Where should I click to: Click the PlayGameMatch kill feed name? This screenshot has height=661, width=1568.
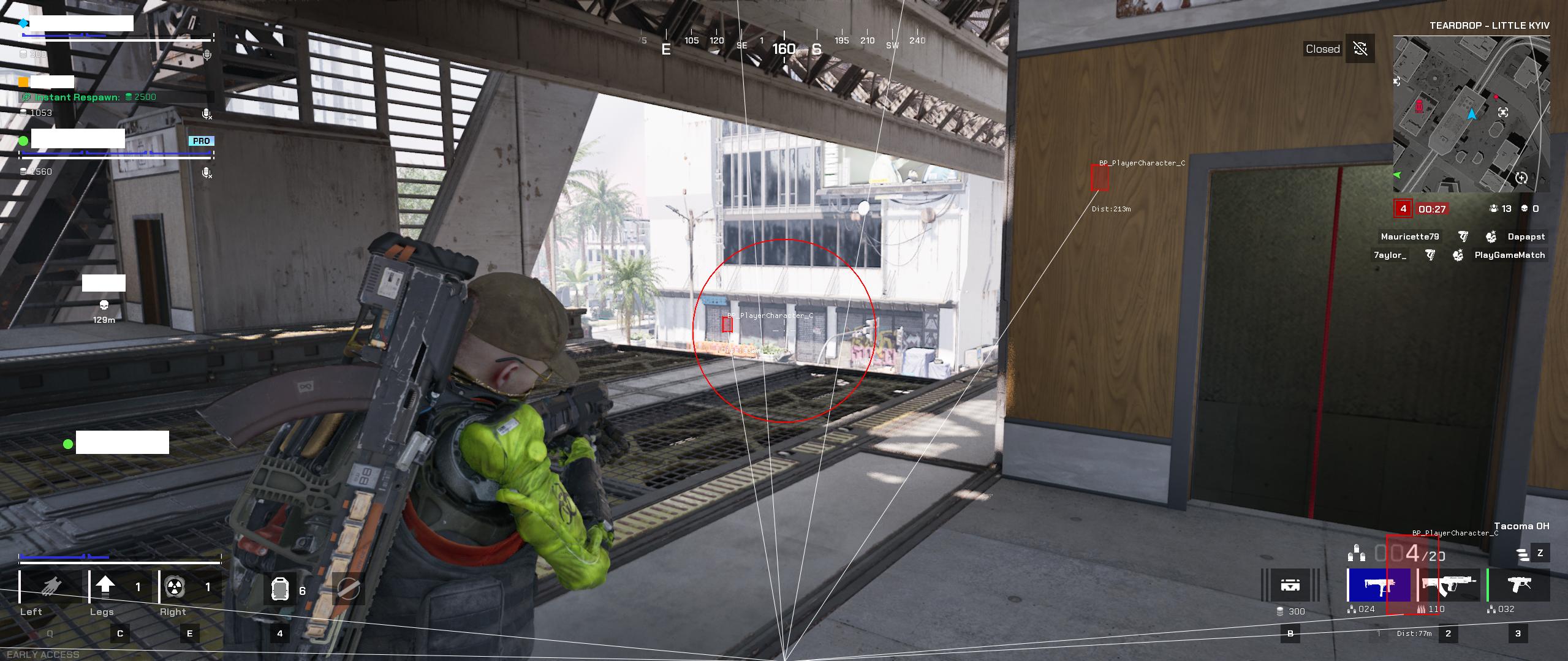point(1509,255)
